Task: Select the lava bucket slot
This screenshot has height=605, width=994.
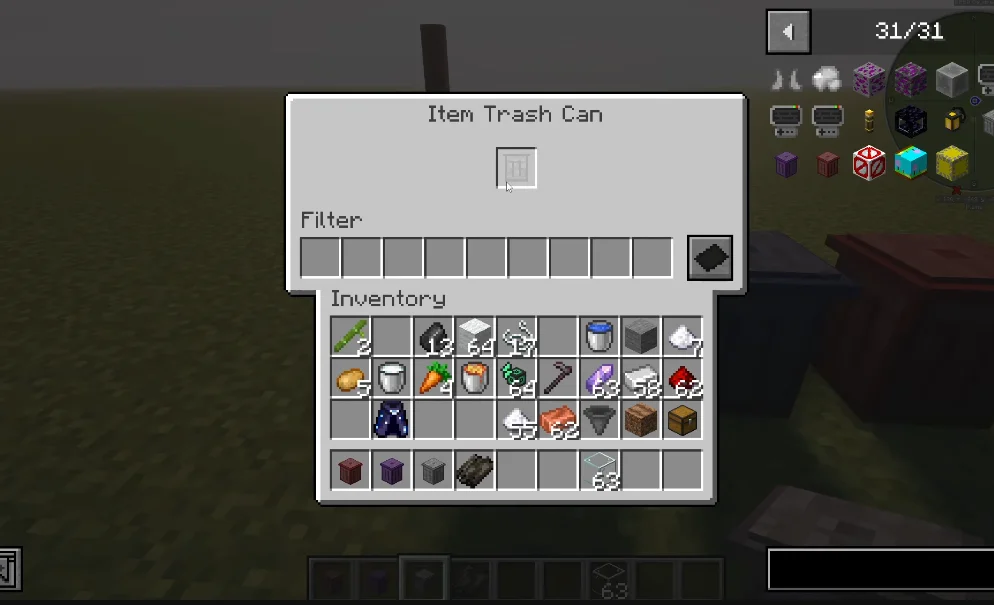Action: [x=475, y=379]
